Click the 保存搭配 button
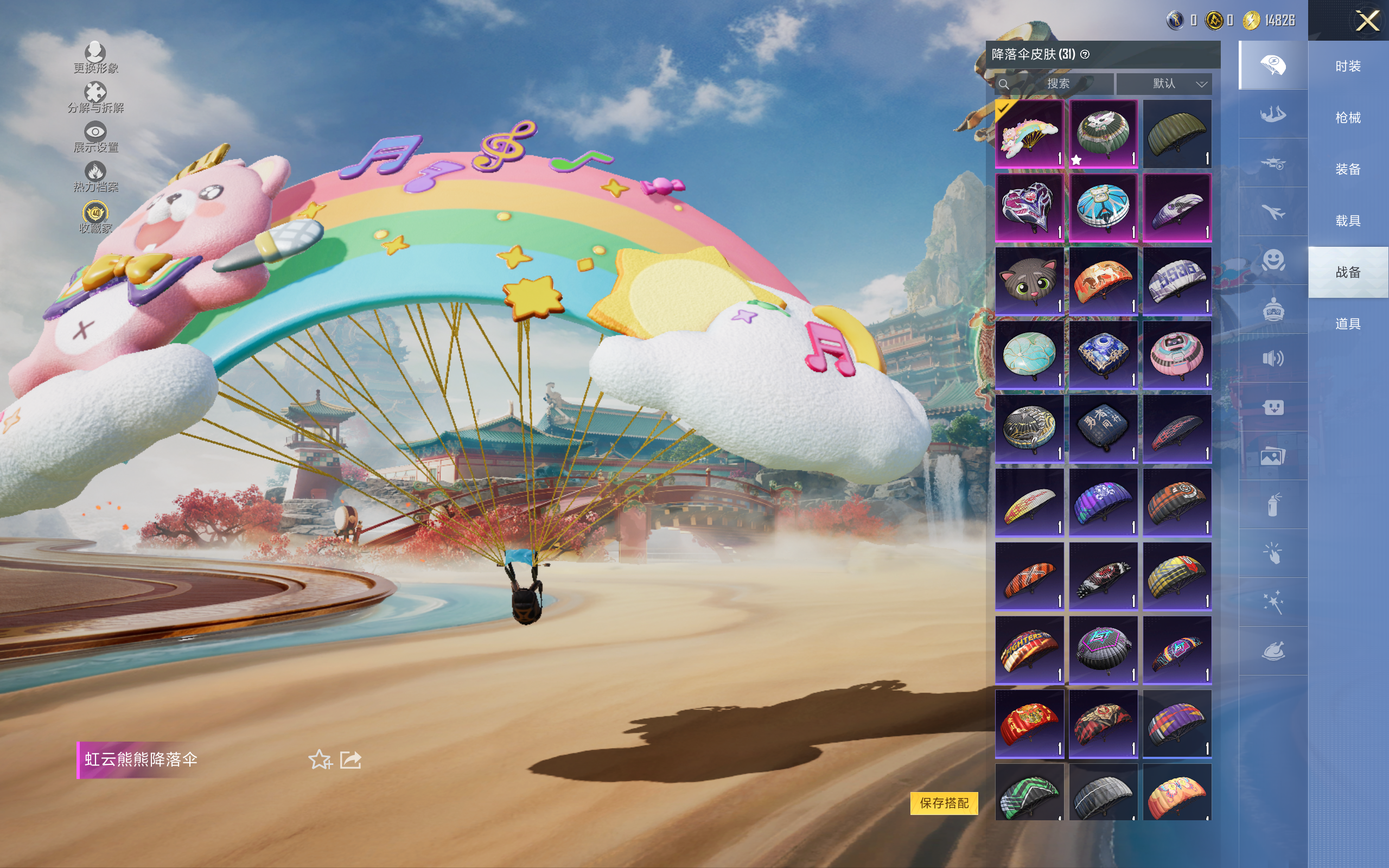The image size is (1389, 868). coord(944,802)
